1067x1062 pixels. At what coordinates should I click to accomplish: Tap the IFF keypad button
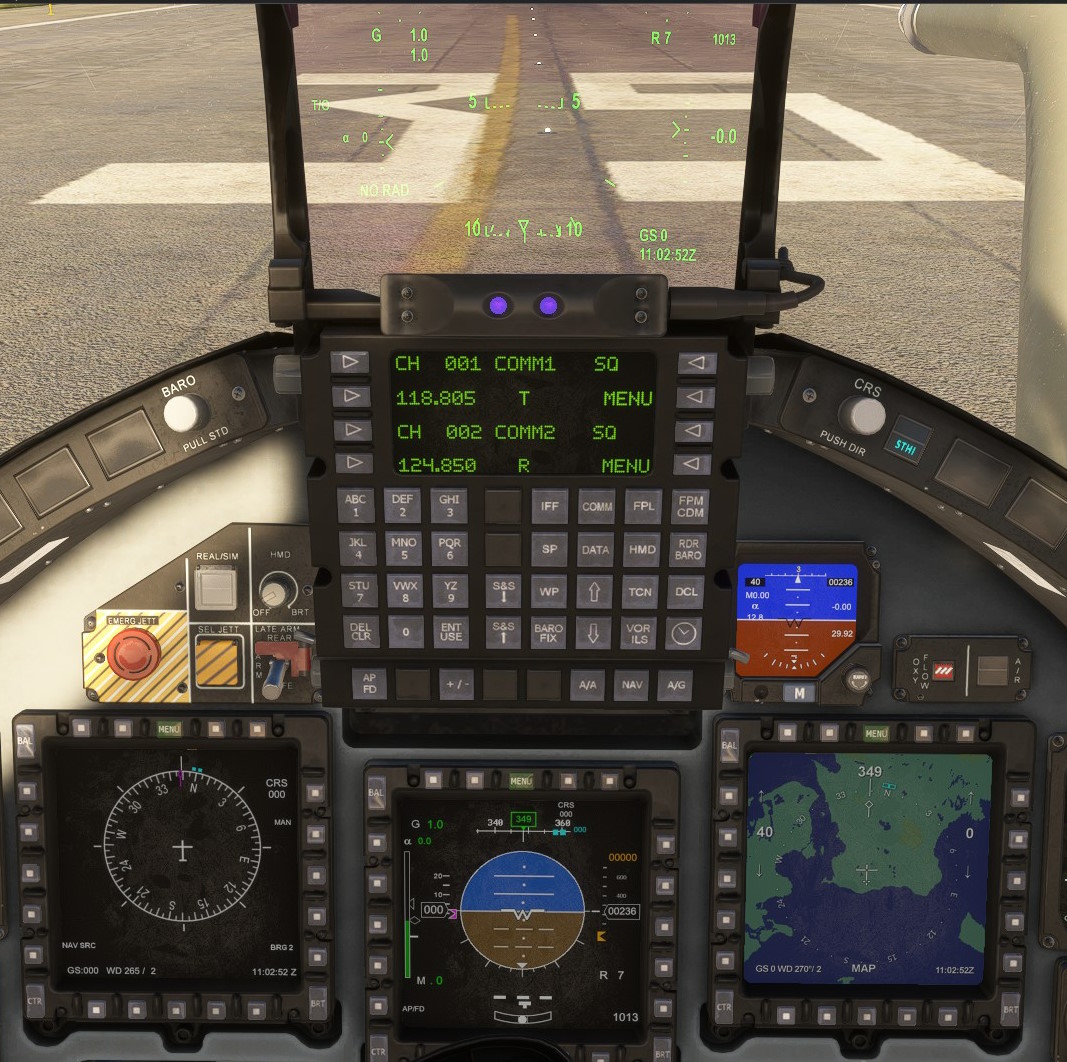pyautogui.click(x=550, y=507)
